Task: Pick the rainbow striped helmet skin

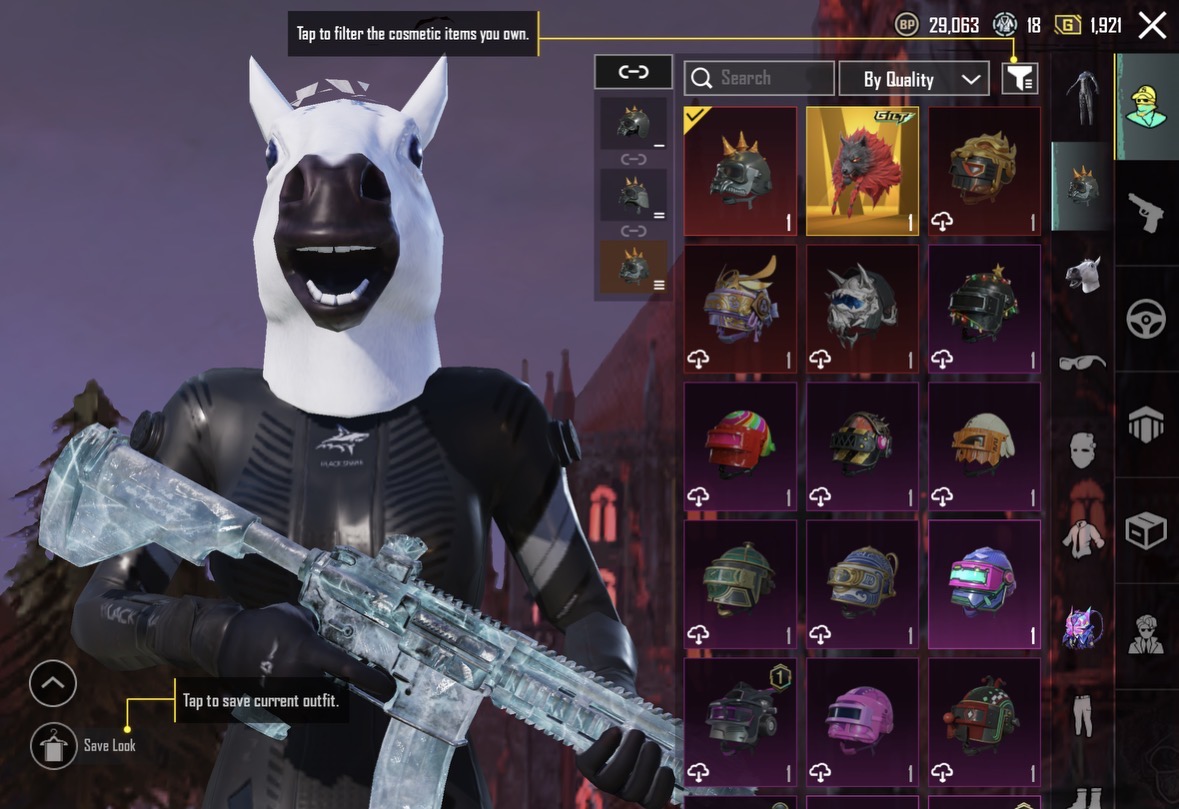Action: tap(740, 446)
